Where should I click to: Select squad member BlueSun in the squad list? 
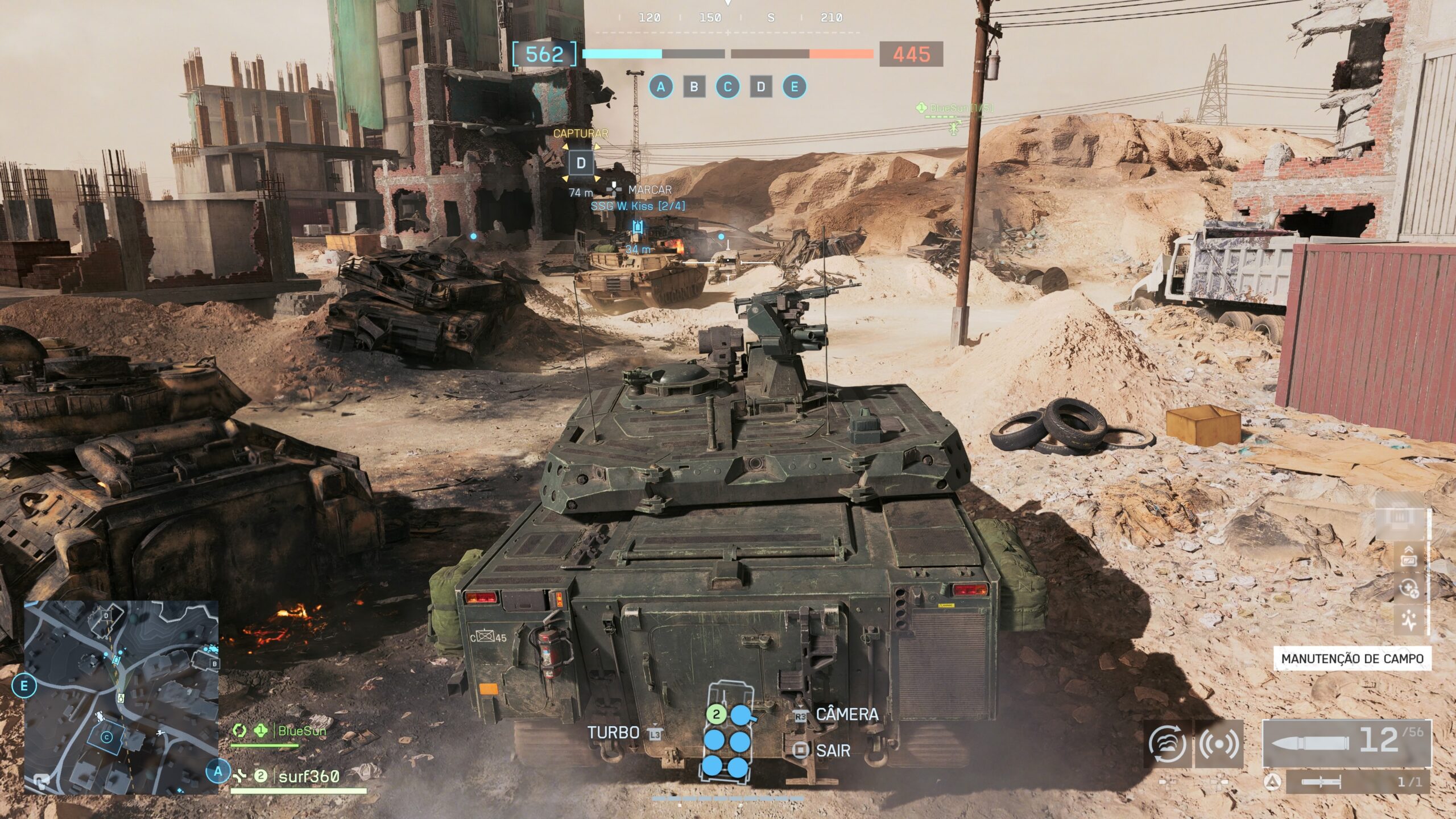[x=301, y=731]
